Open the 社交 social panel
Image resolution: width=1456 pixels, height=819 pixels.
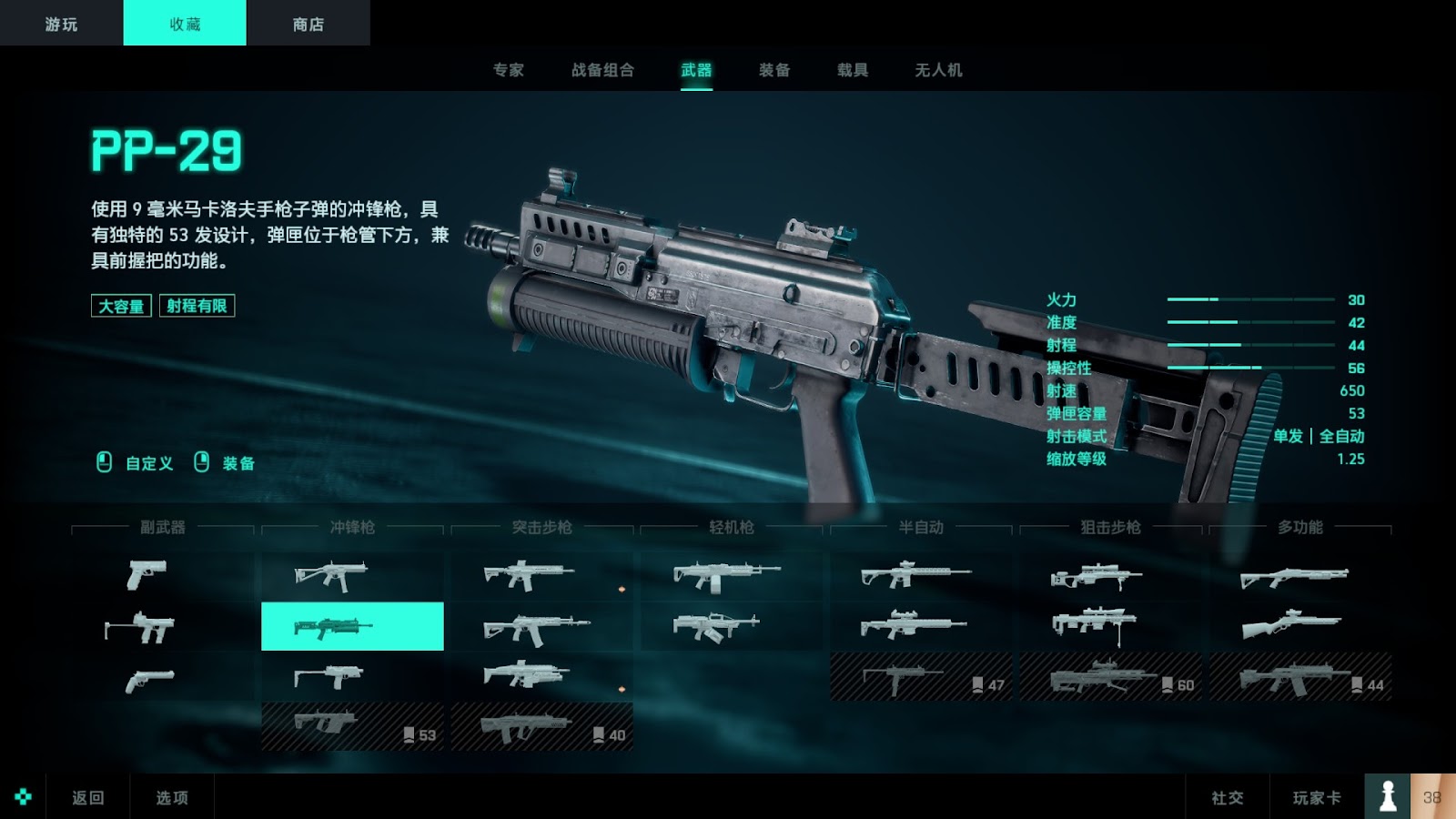(1227, 797)
